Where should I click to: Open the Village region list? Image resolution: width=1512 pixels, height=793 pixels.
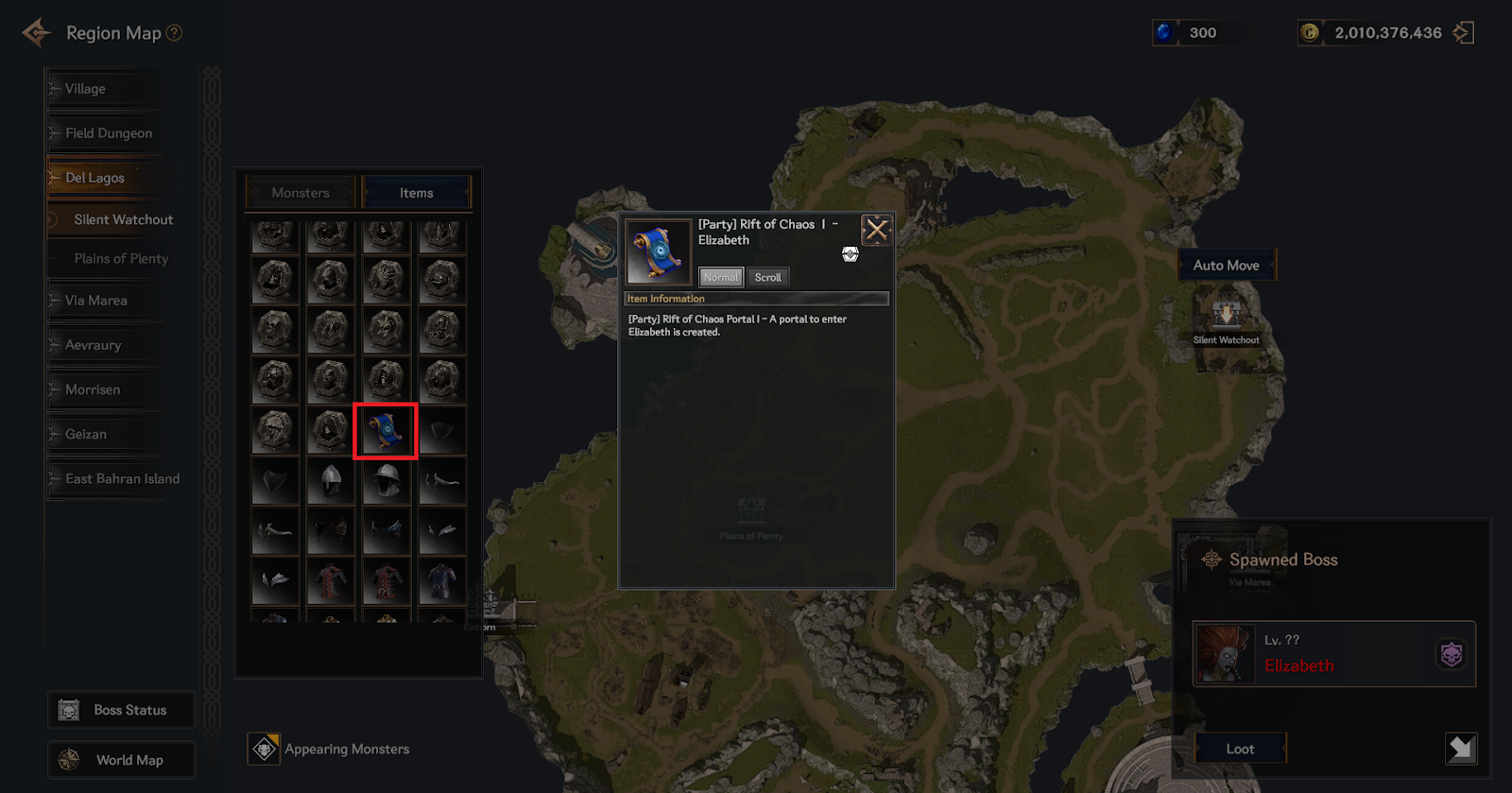pos(85,89)
